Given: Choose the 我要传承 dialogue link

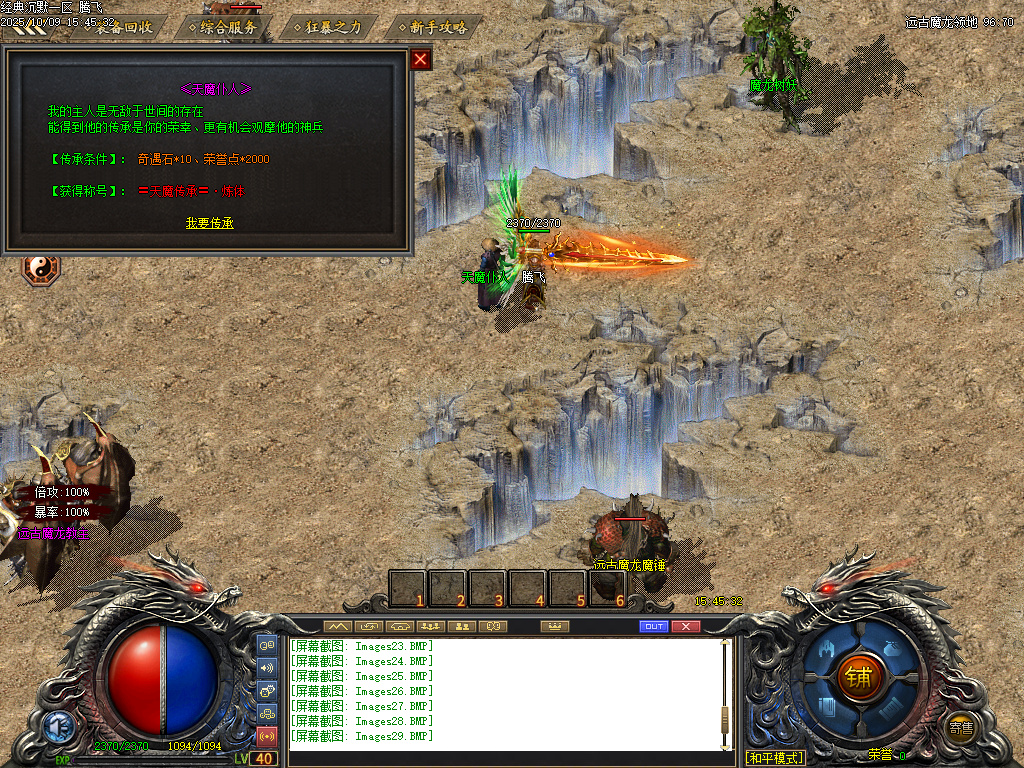Looking at the screenshot, I should [210, 223].
